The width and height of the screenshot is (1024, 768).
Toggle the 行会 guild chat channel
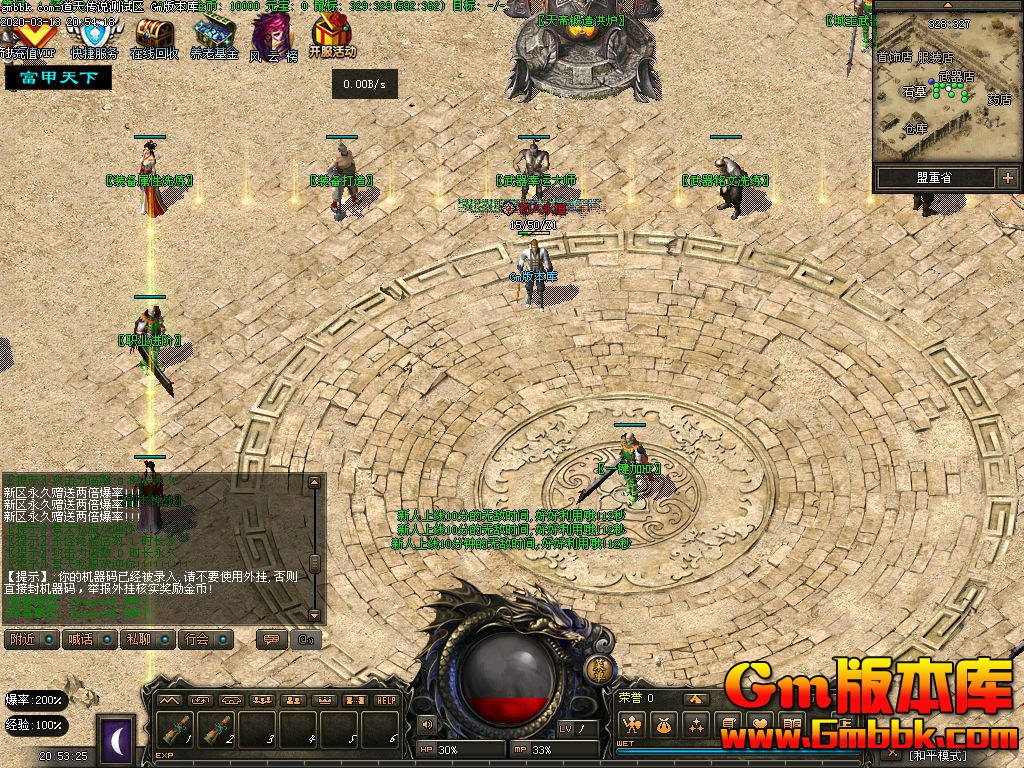click(x=204, y=639)
